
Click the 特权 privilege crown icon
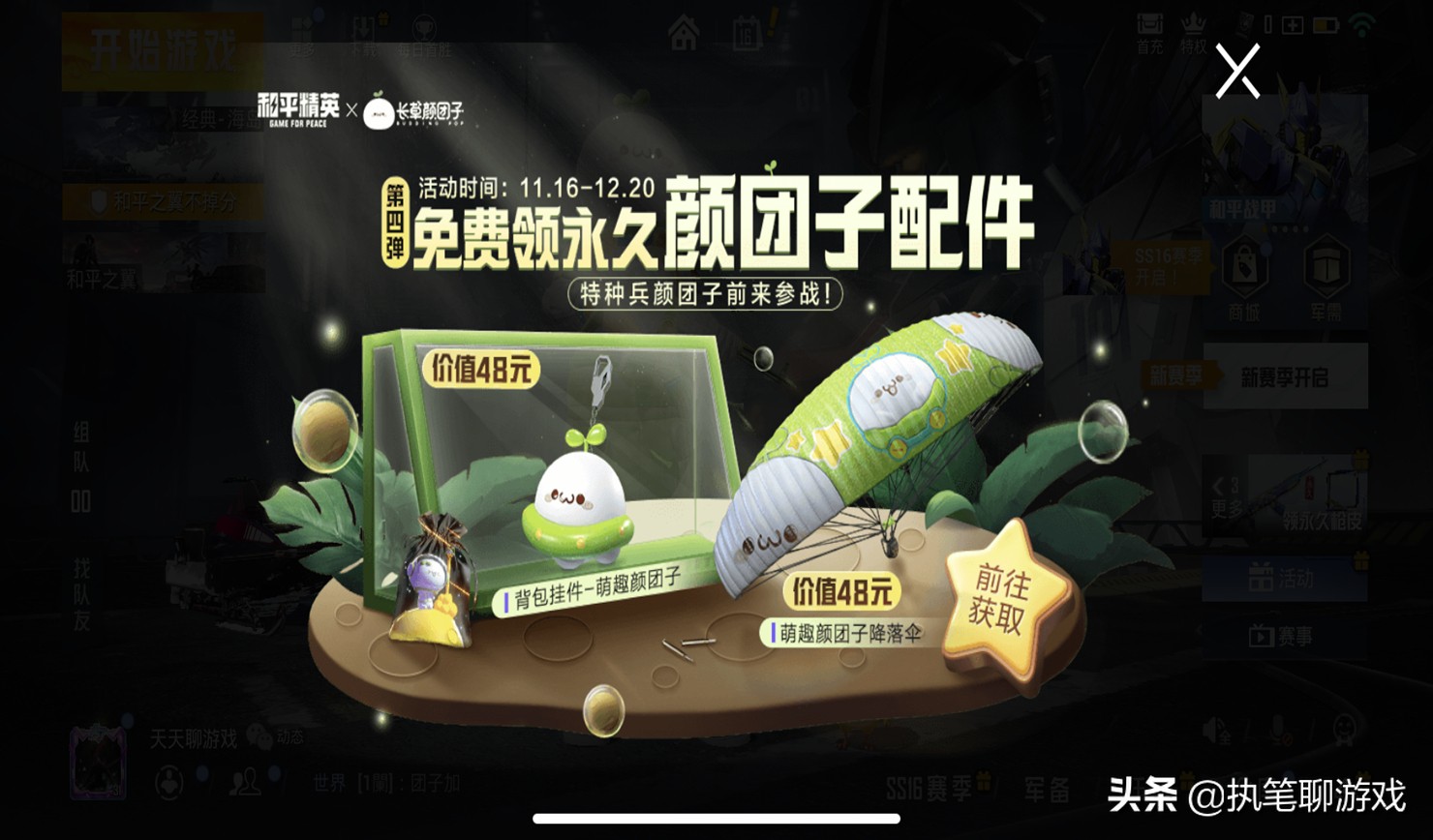point(1193,23)
